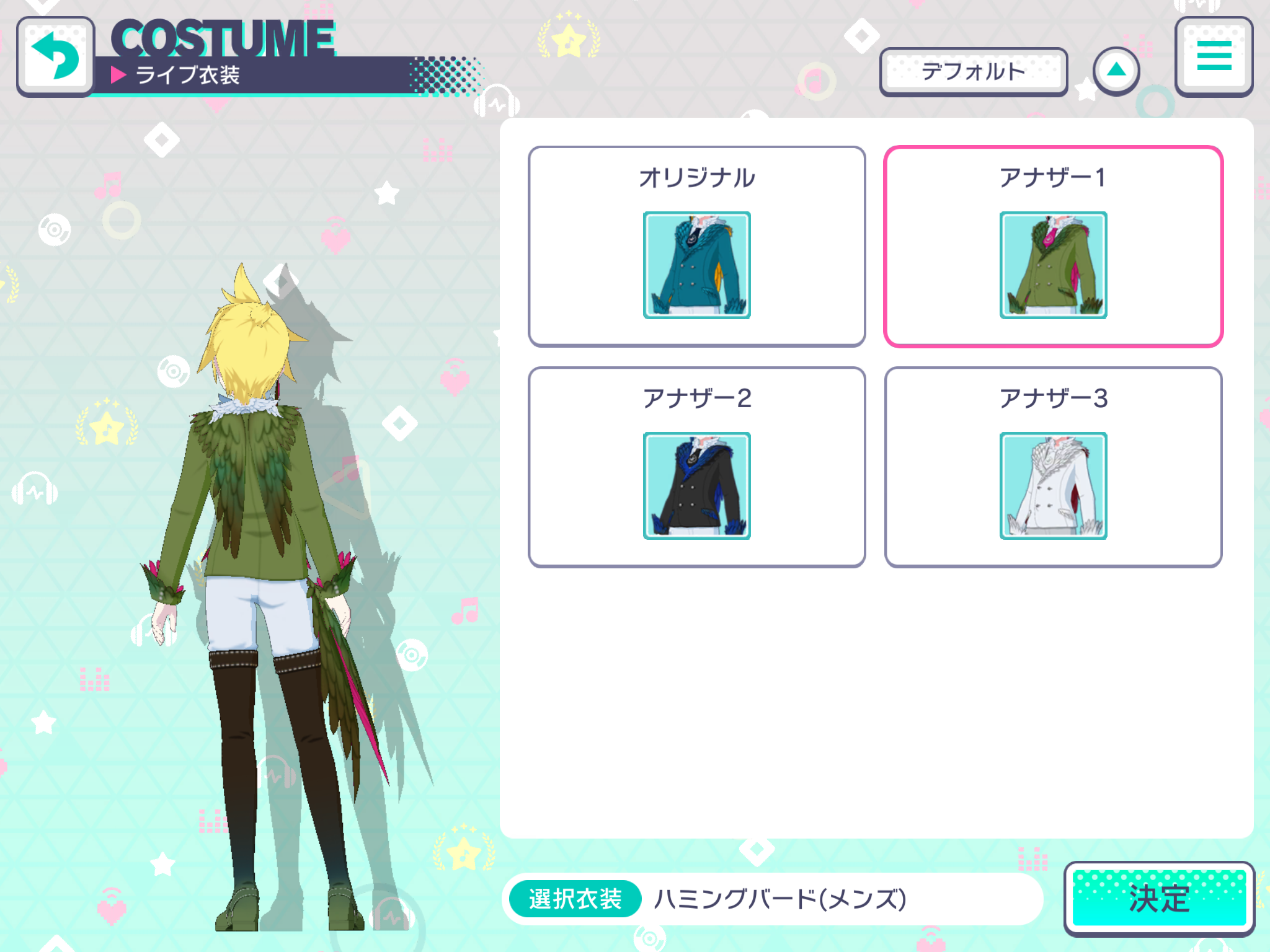Select the アナザー2 costume card
The height and width of the screenshot is (952, 1270).
tap(697, 466)
